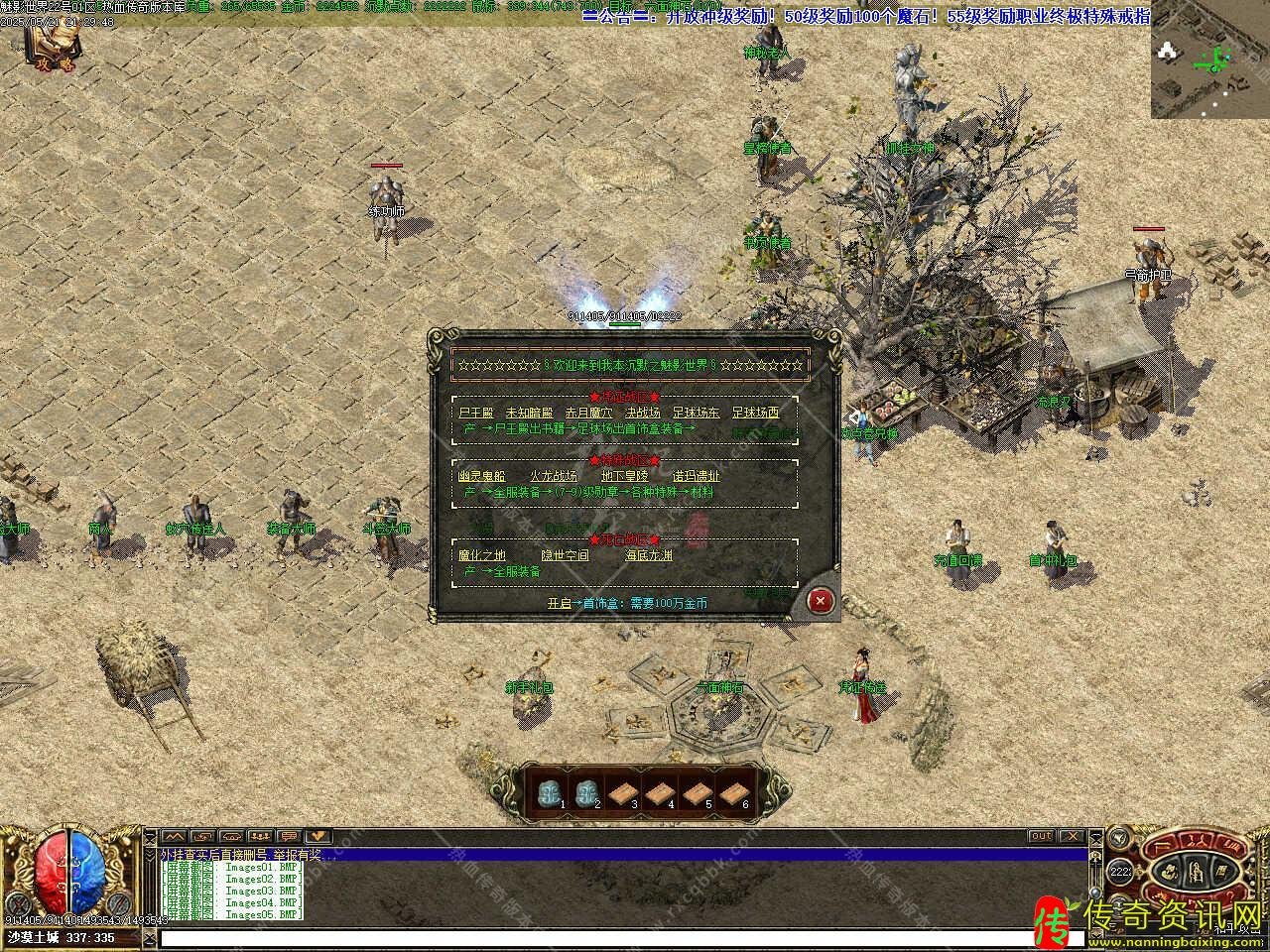Go to 海底龙渊
This screenshot has height=952, width=1270.
(648, 555)
